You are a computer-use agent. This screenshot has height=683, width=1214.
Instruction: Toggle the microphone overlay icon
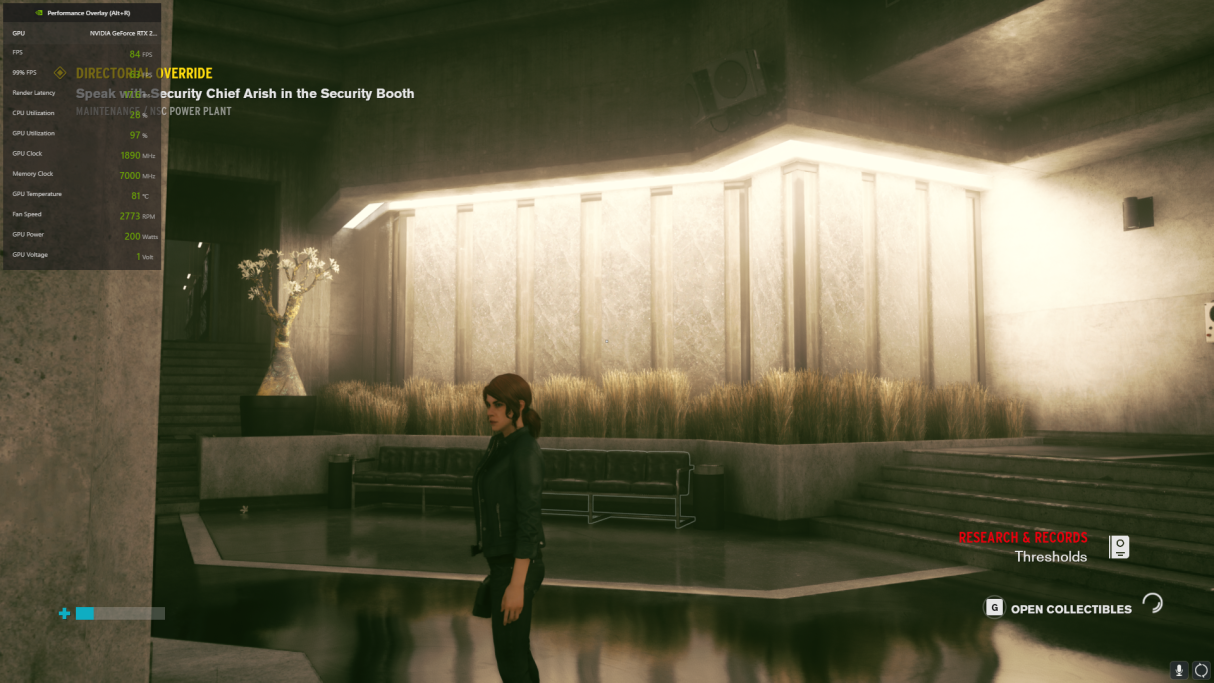1180,670
